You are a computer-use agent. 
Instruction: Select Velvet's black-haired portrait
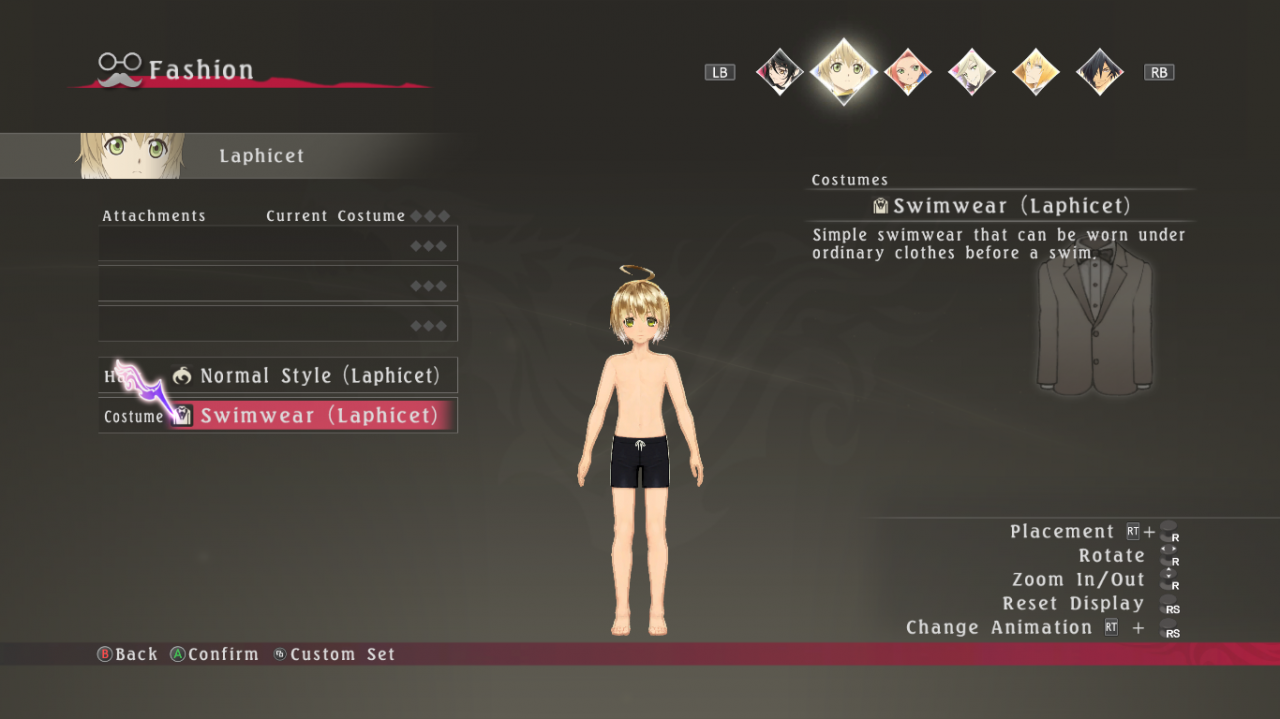point(779,72)
